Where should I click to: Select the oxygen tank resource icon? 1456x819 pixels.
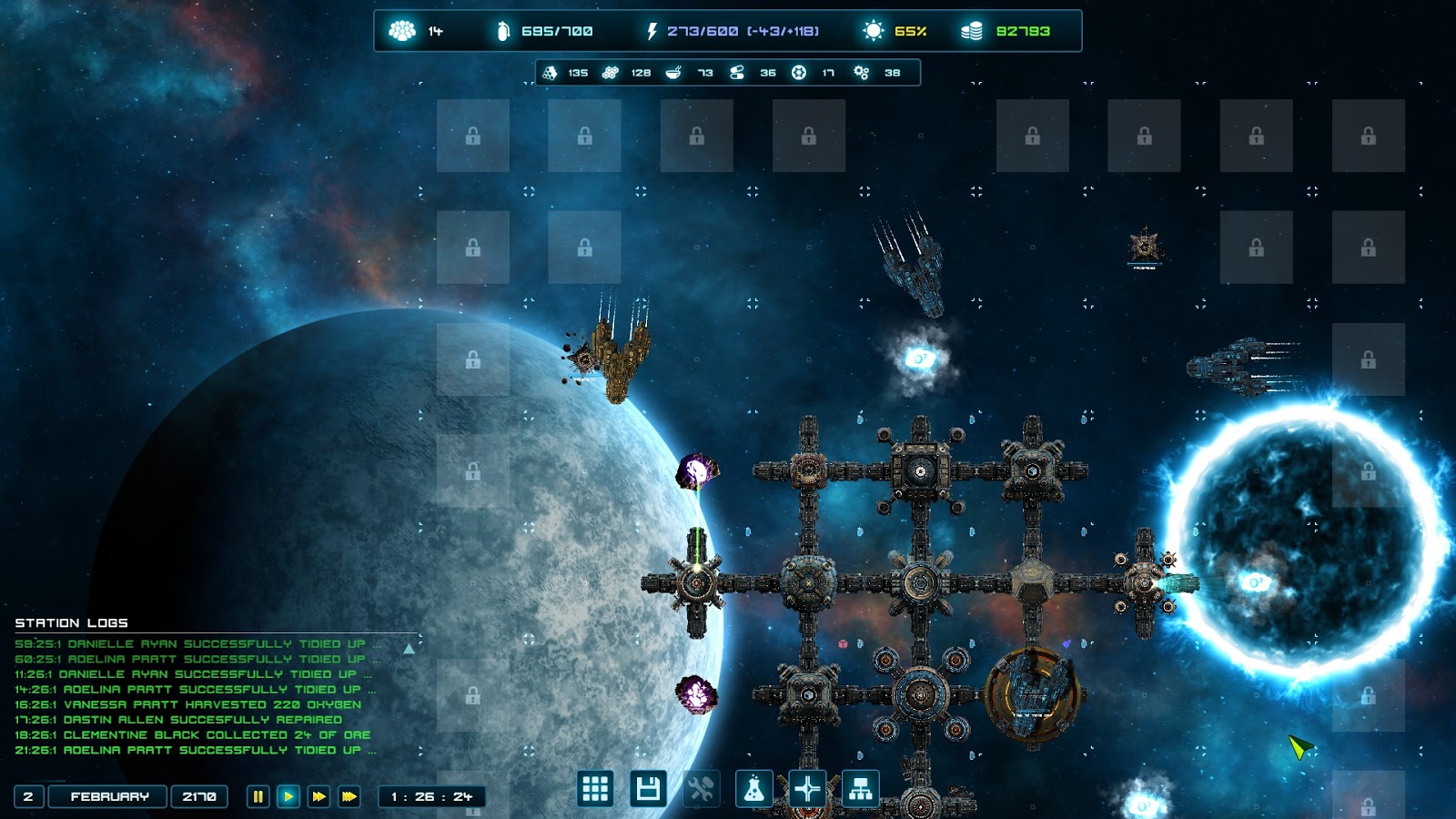pyautogui.click(x=502, y=31)
